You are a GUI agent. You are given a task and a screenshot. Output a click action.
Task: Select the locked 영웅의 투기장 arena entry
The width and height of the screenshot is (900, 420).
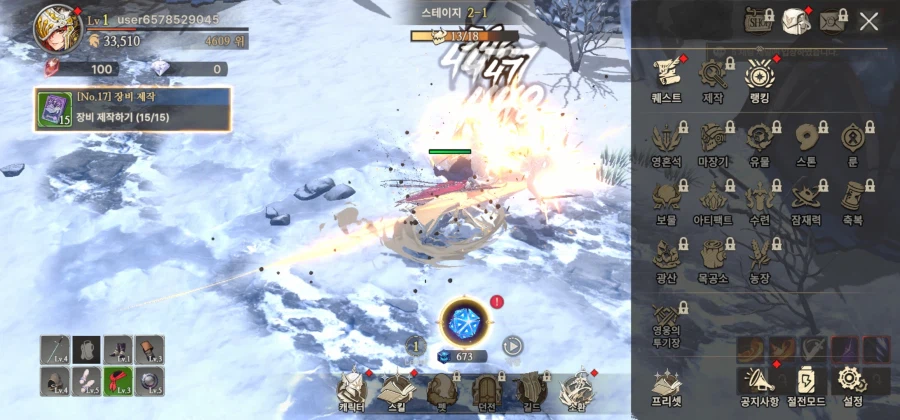pyautogui.click(x=666, y=324)
